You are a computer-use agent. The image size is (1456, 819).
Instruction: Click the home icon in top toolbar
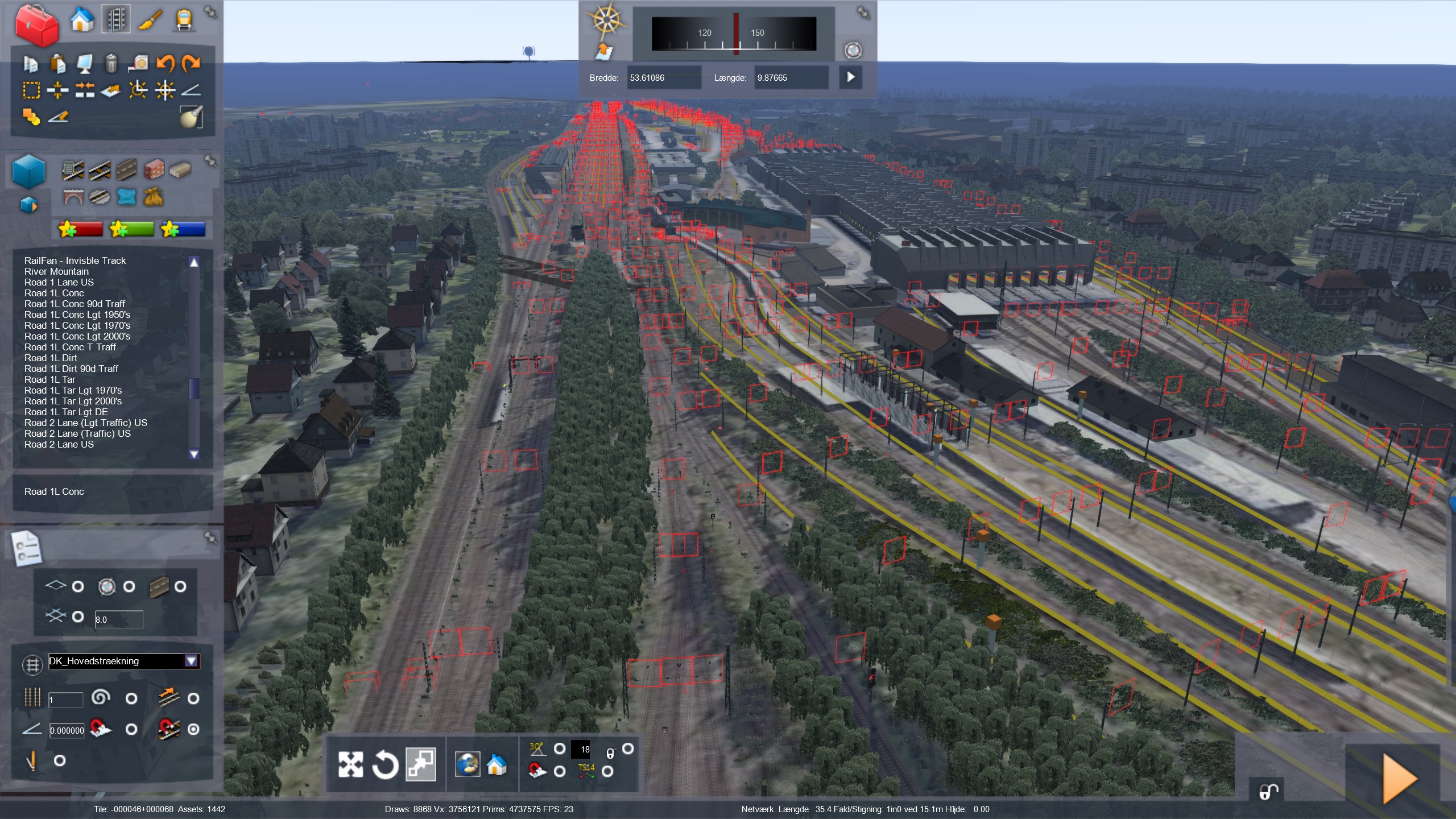pos(82,20)
